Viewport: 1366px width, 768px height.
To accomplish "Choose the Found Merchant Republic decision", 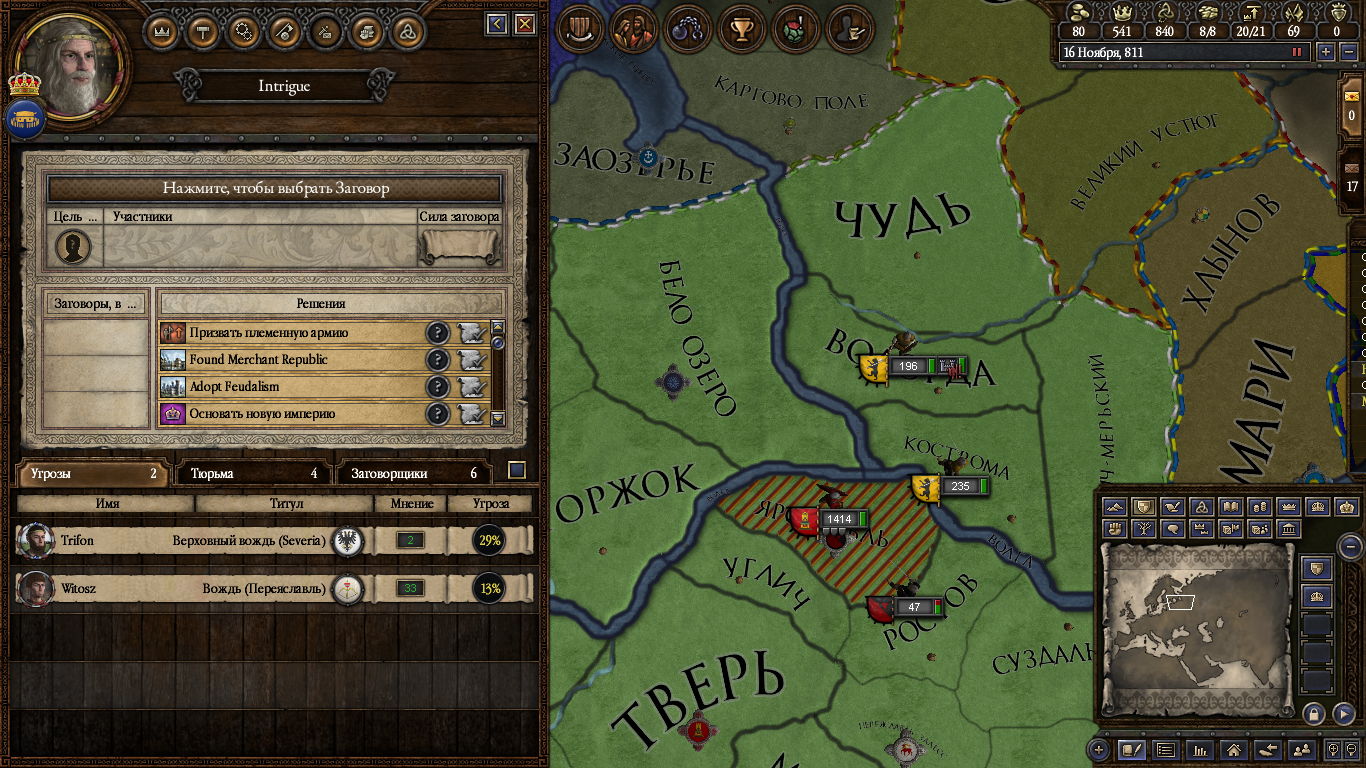I will coord(290,360).
